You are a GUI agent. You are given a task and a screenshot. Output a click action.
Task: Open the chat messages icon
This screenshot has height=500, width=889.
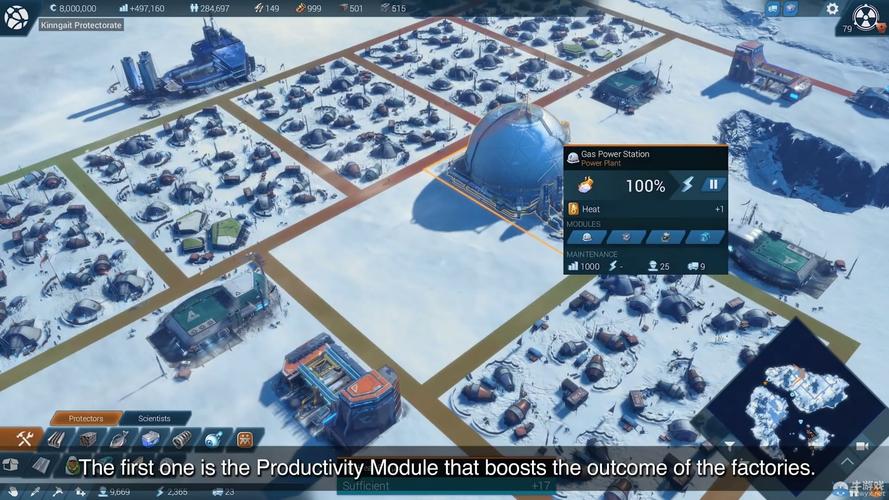(x=773, y=9)
